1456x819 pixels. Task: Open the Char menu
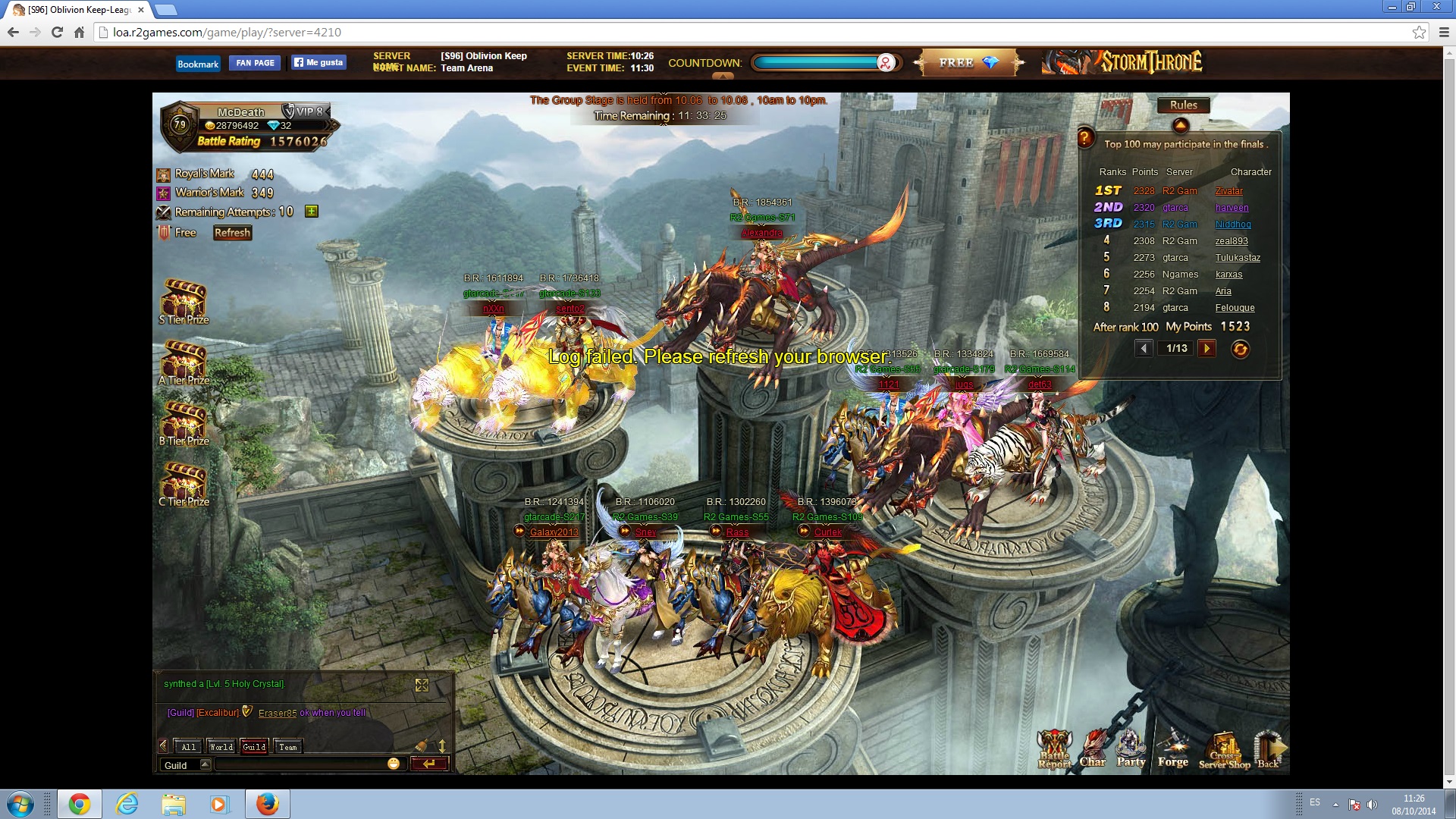click(1093, 749)
